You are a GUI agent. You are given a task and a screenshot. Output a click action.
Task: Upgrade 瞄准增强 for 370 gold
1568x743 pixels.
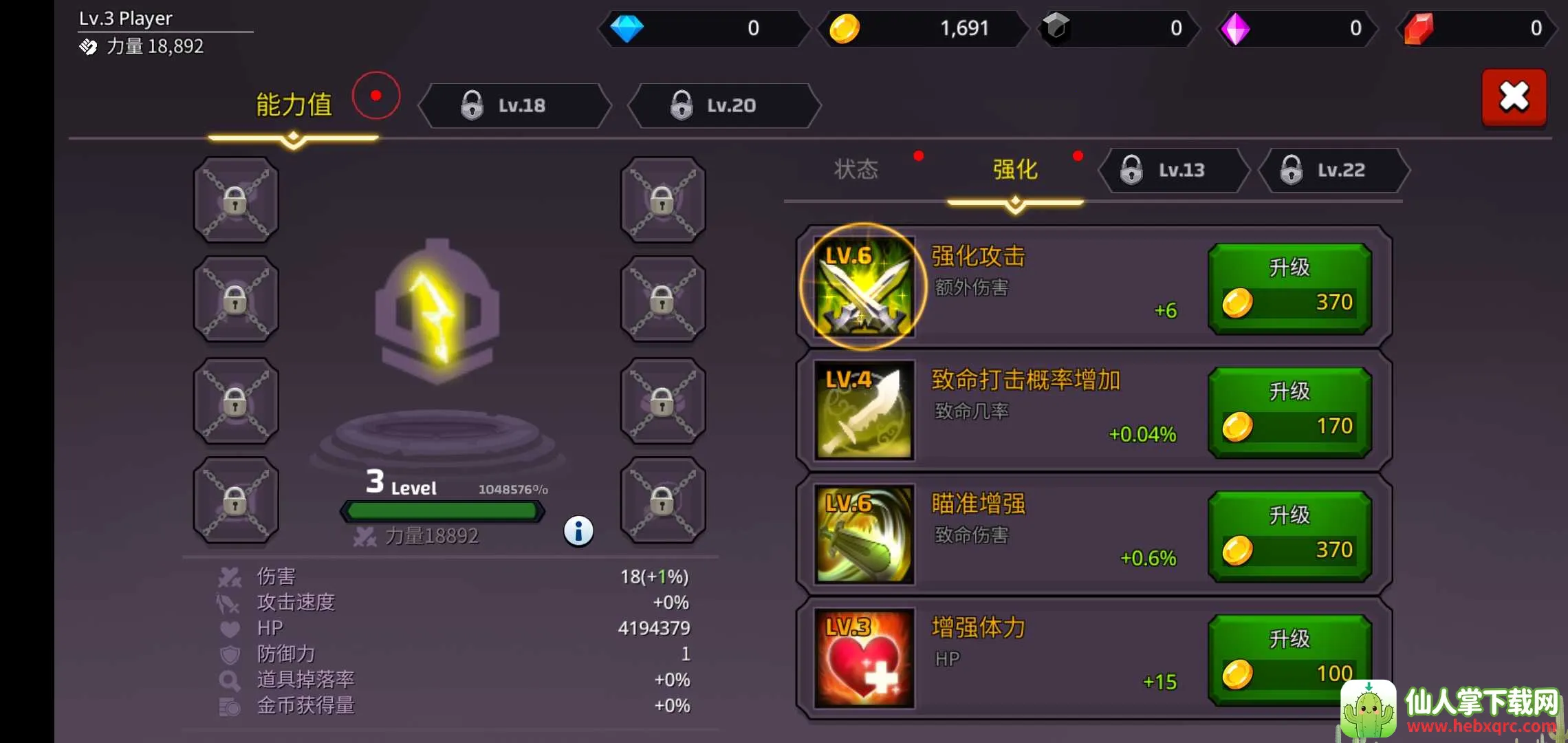[1289, 536]
